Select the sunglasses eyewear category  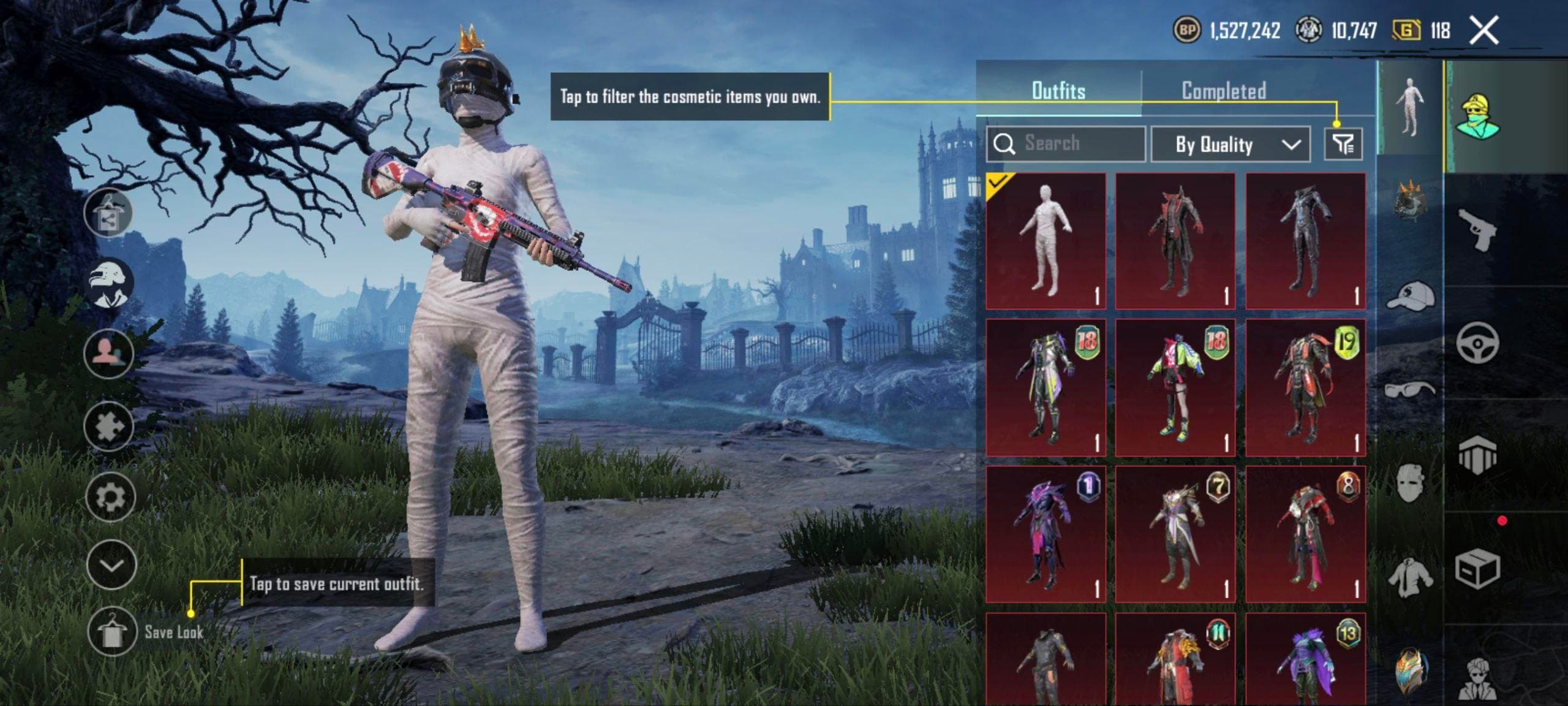click(x=1410, y=390)
